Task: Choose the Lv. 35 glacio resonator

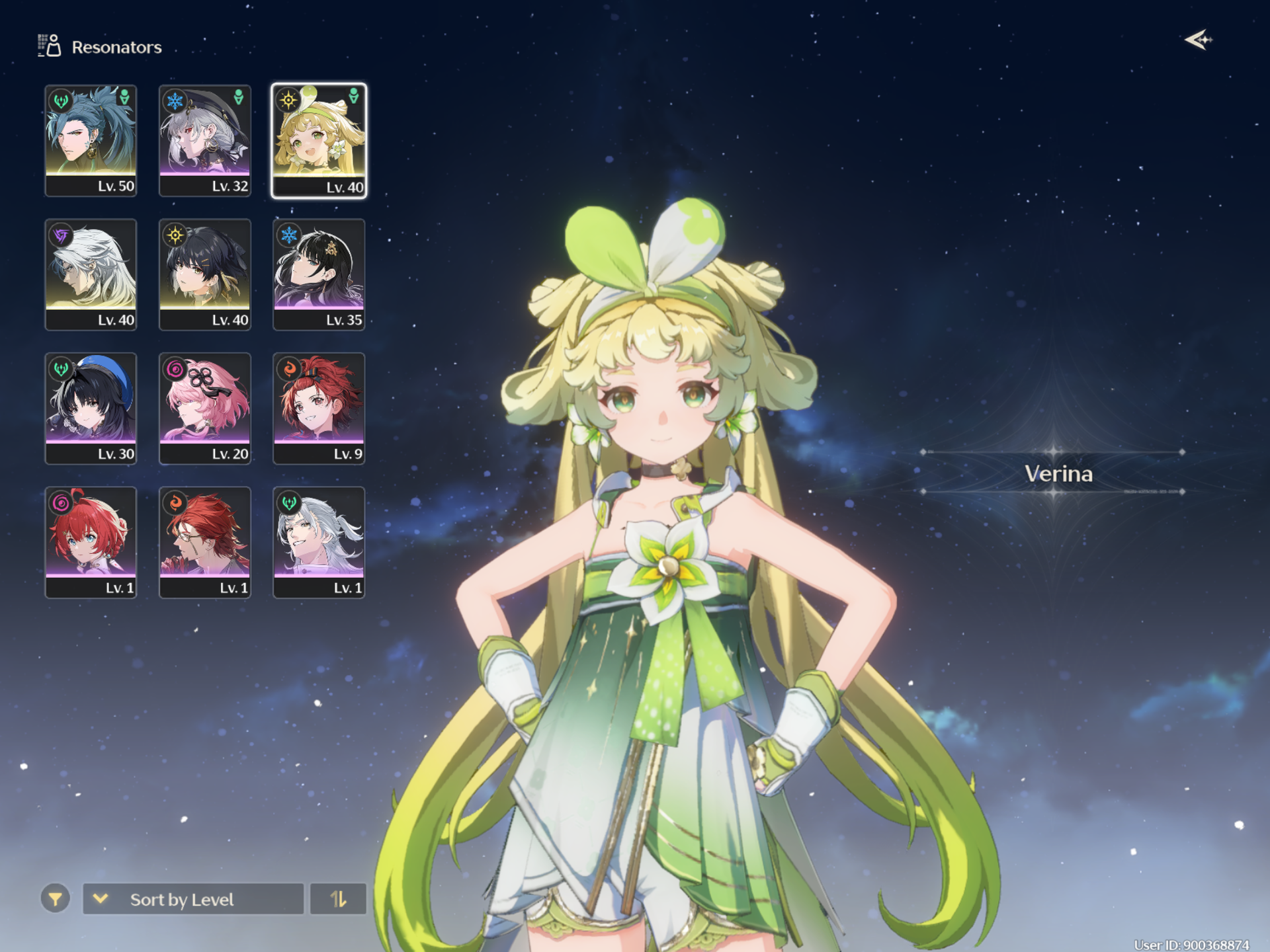Action: pyautogui.click(x=319, y=274)
